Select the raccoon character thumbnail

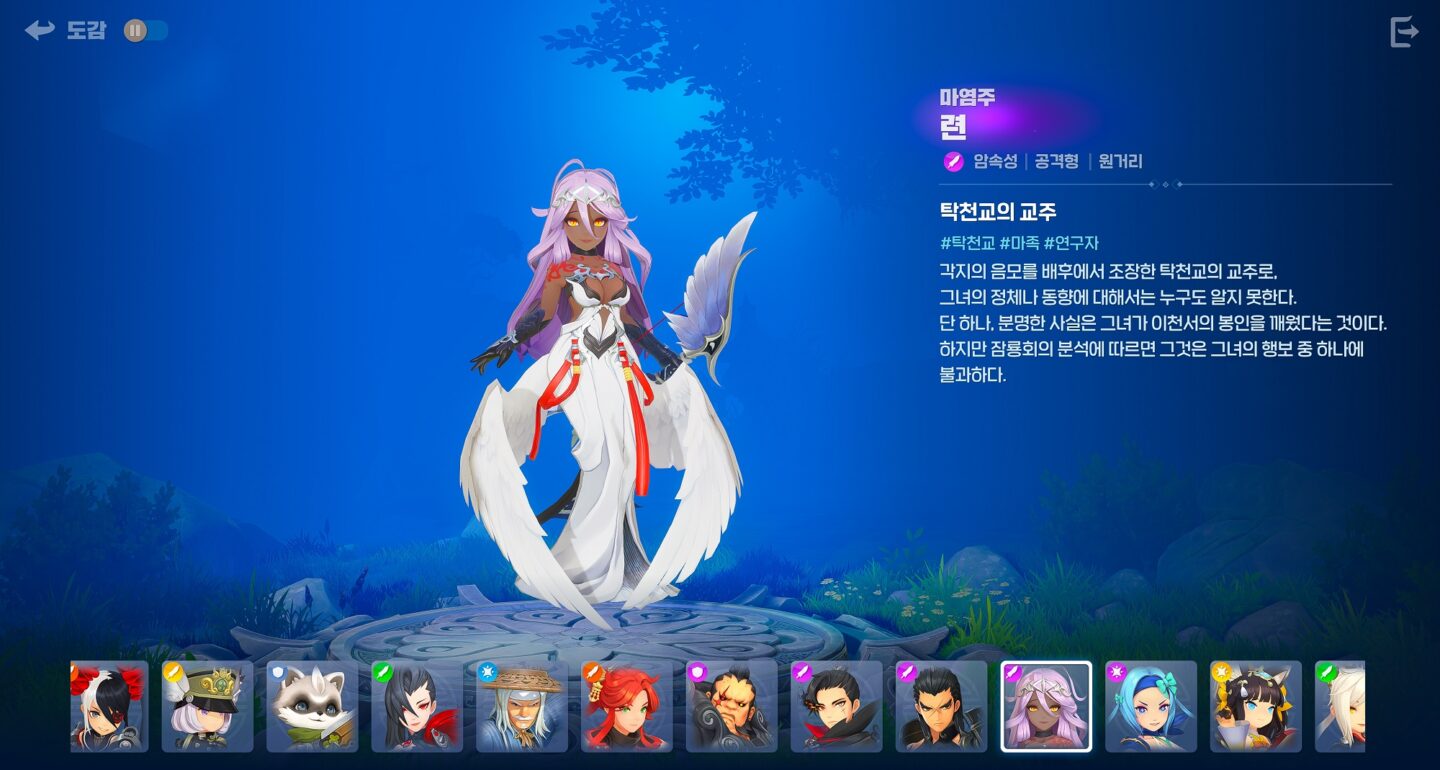tap(314, 705)
